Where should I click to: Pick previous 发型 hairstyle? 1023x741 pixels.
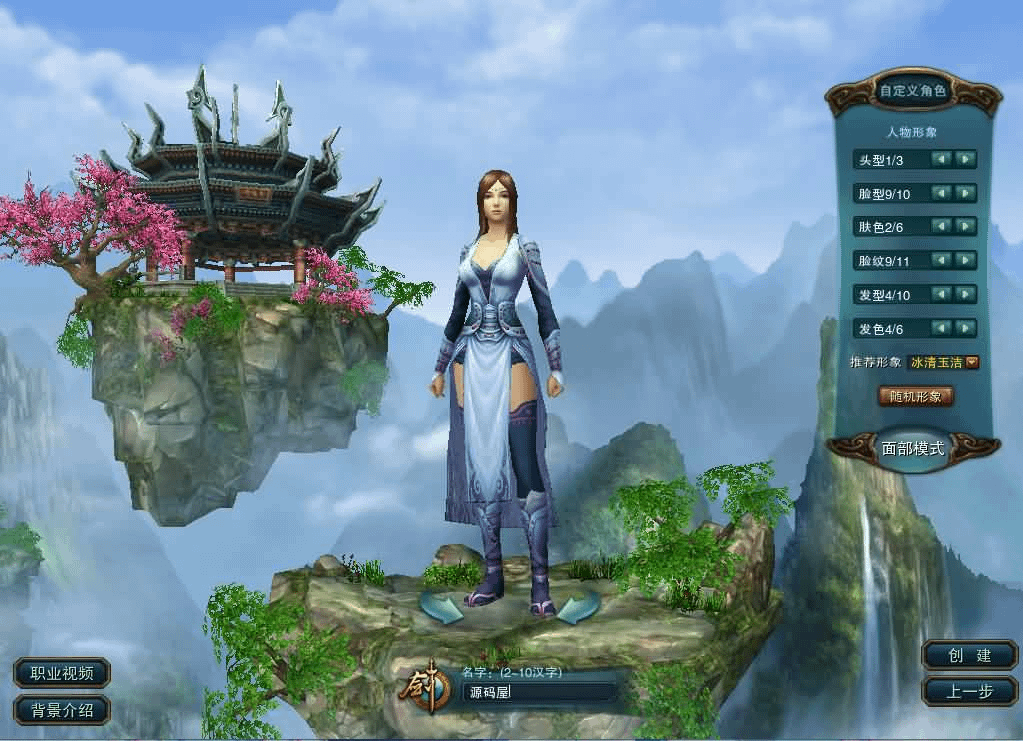tap(941, 295)
